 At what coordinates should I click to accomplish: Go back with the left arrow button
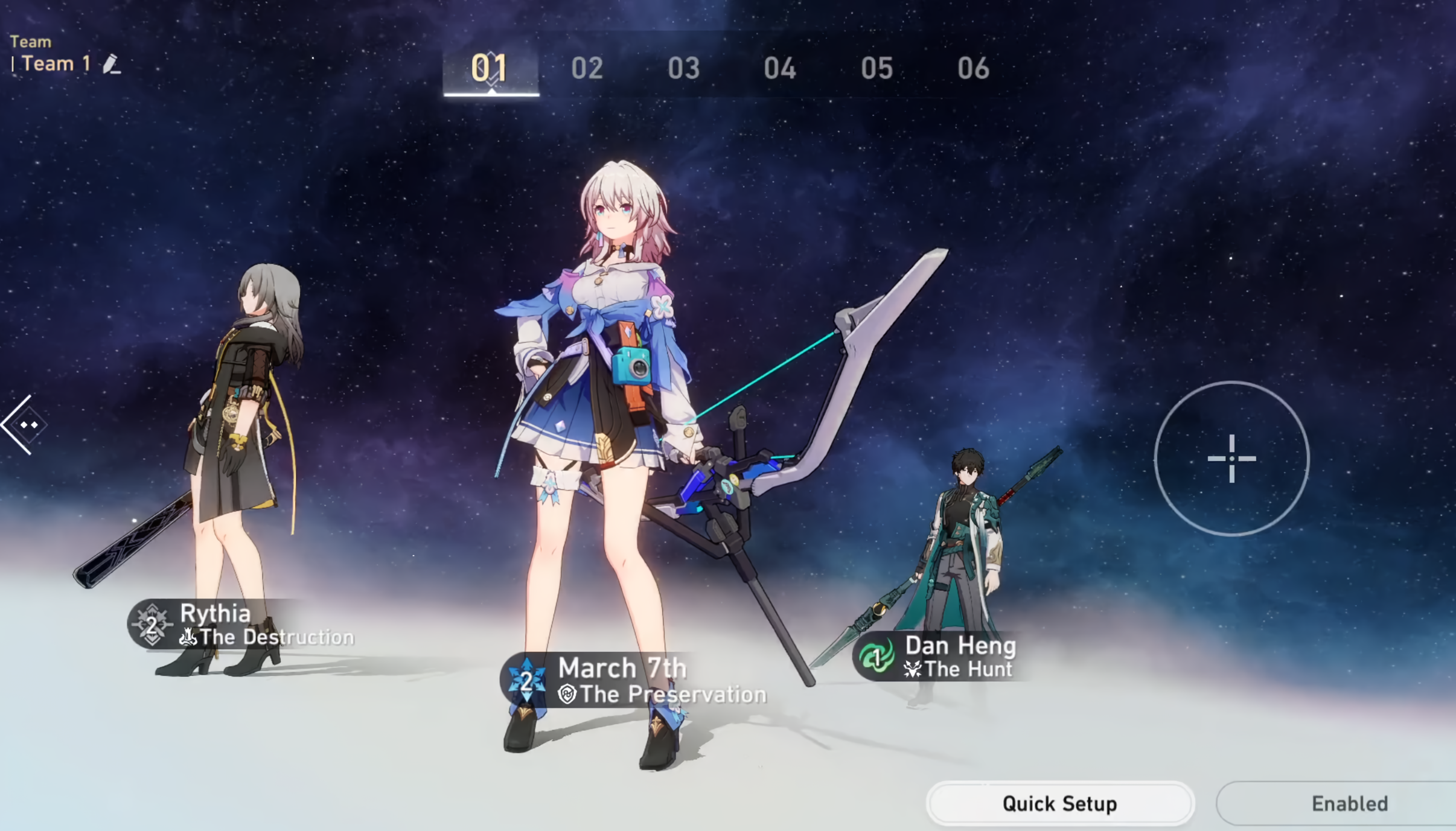[24, 425]
